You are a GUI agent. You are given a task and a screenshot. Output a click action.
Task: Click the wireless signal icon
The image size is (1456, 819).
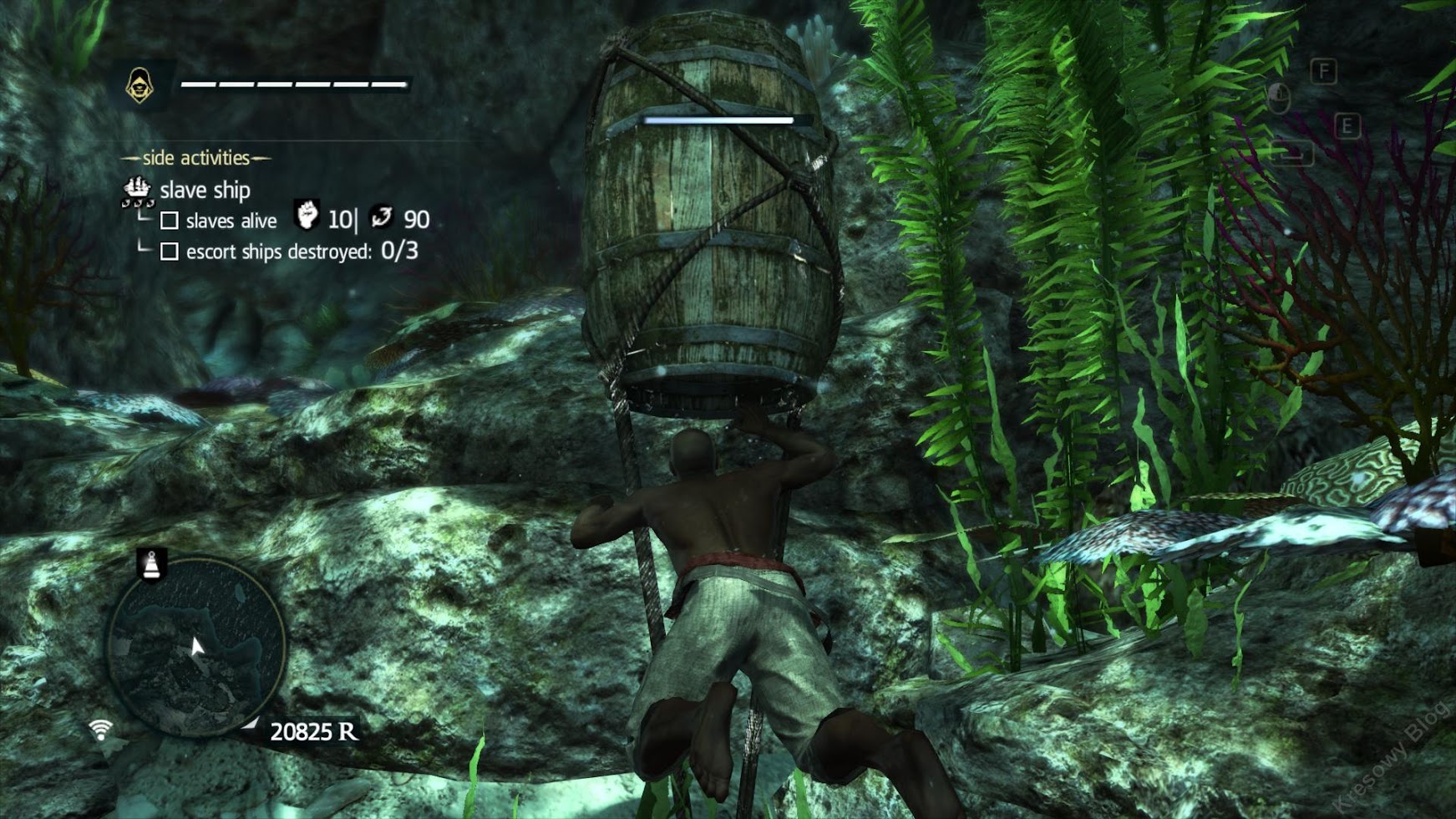click(100, 730)
